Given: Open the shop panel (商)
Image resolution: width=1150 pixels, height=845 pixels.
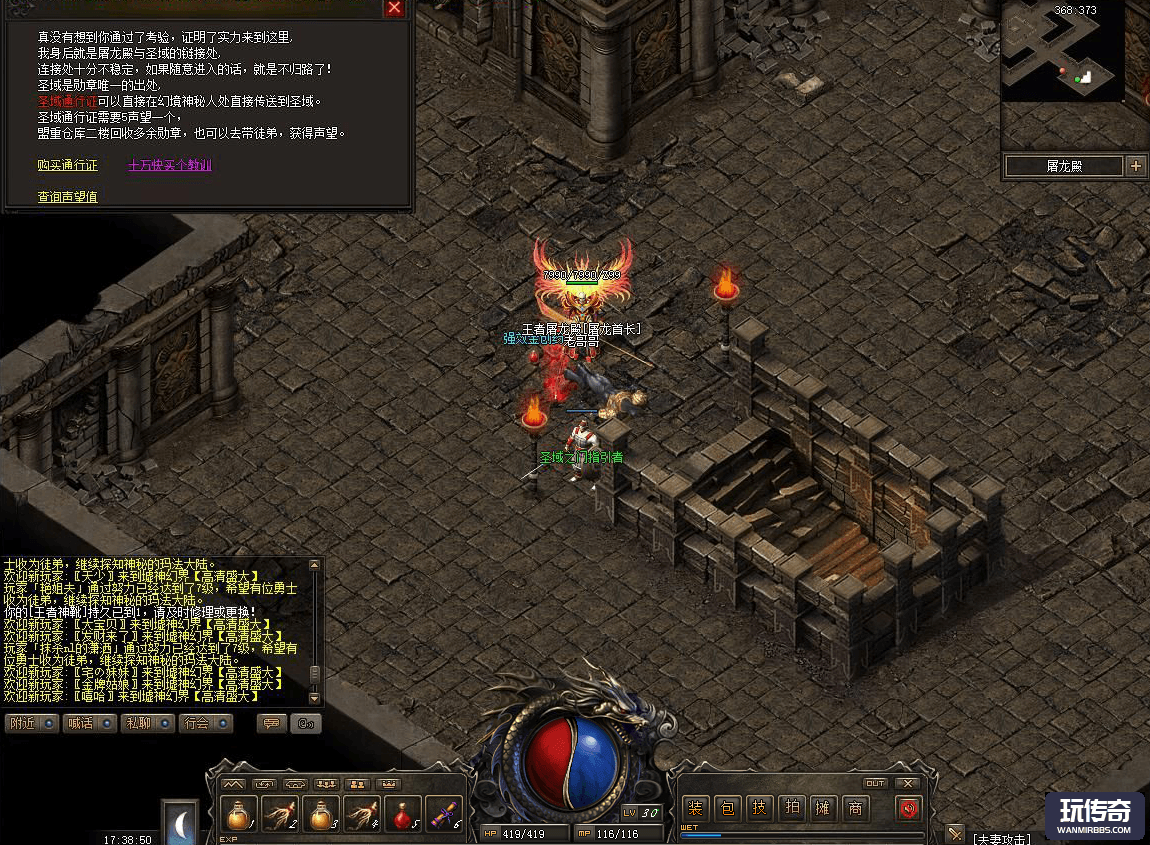Looking at the screenshot, I should [x=855, y=808].
